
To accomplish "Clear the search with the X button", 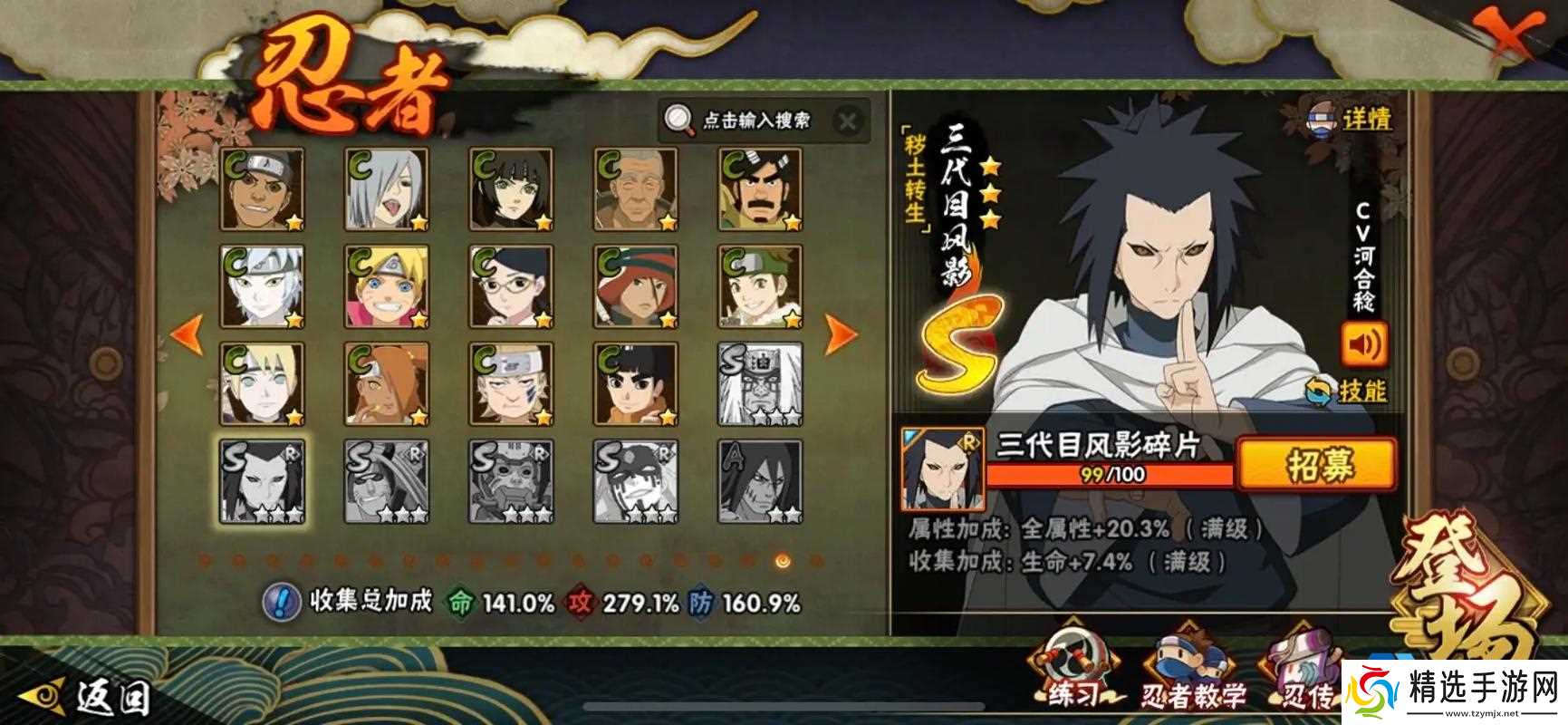I will (848, 121).
